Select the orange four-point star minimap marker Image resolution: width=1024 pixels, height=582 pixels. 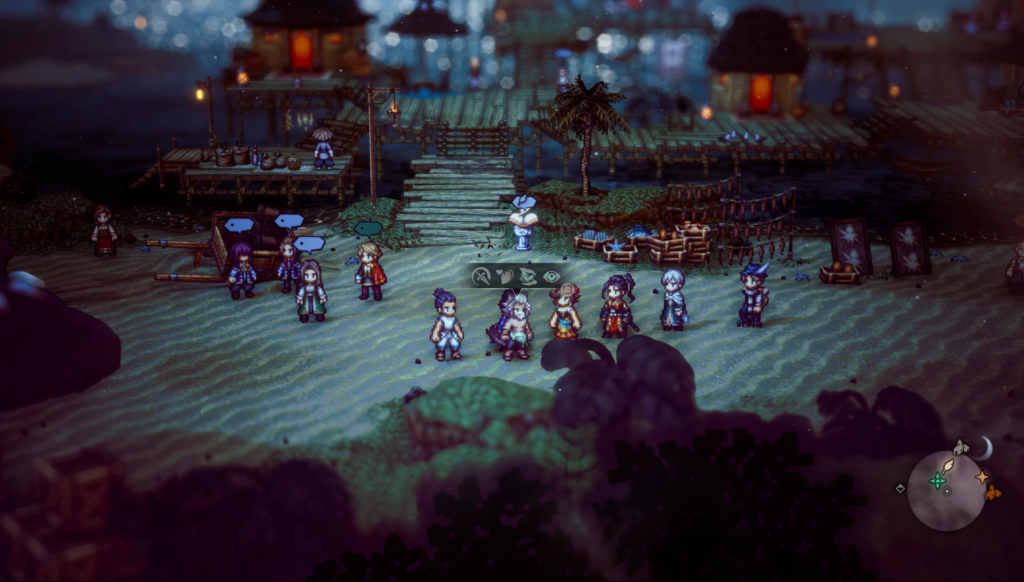[x=981, y=477]
